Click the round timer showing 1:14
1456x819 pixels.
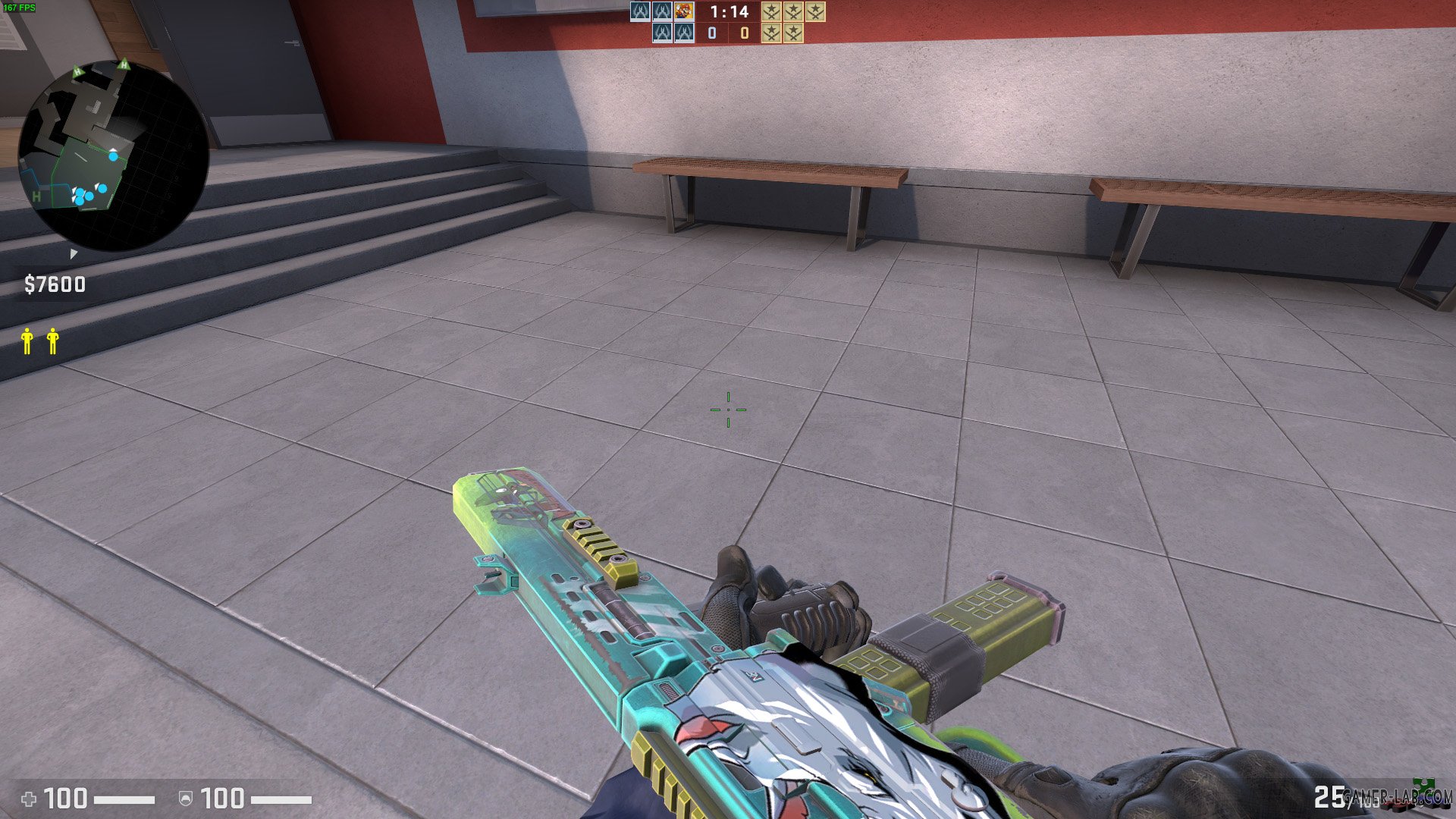pos(729,12)
